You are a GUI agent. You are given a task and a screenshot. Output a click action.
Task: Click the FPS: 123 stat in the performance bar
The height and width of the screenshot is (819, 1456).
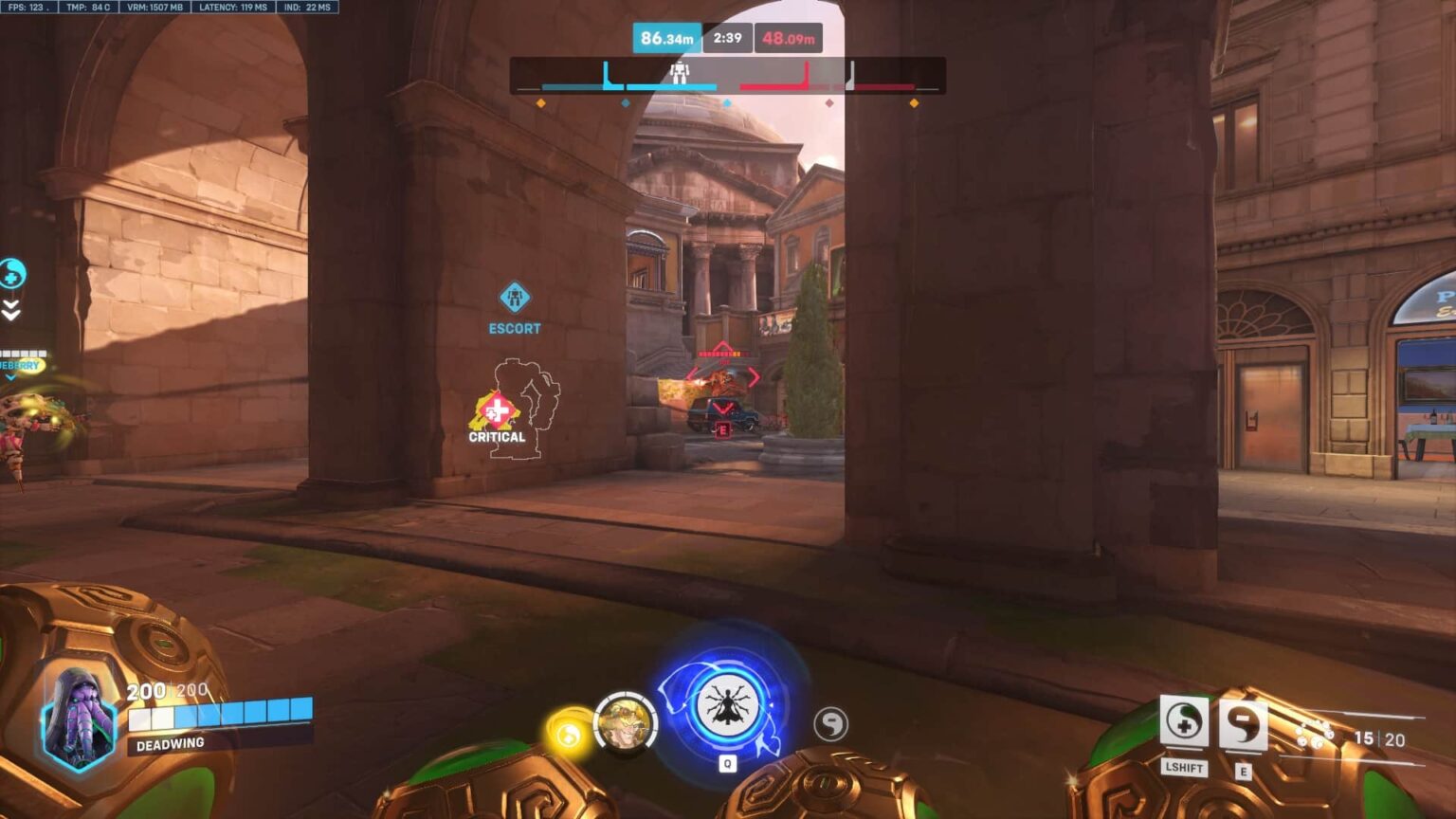click(27, 9)
